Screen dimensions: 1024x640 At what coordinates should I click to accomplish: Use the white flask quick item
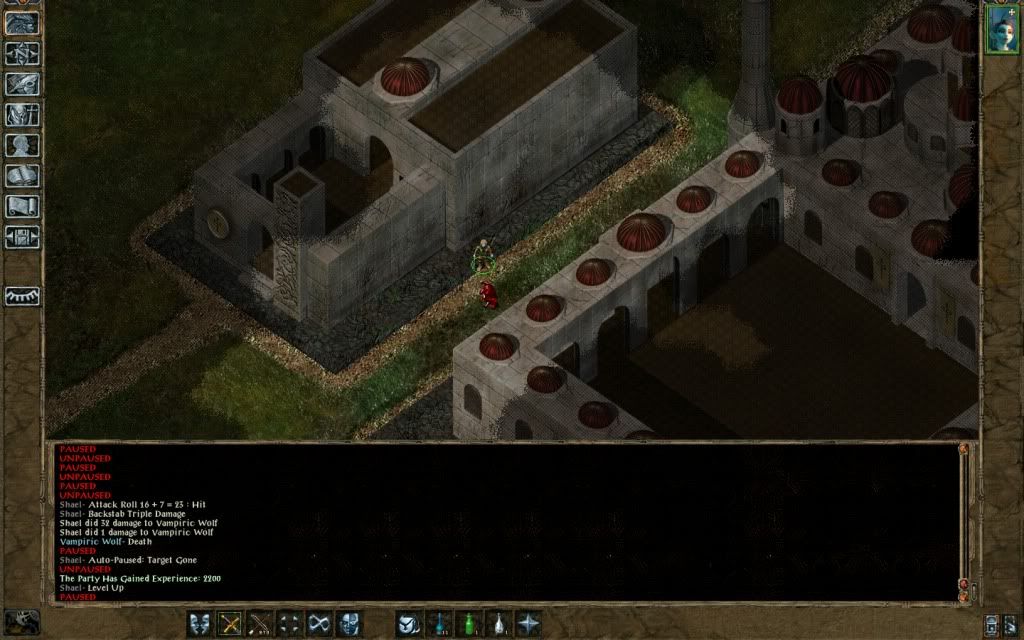point(497,623)
